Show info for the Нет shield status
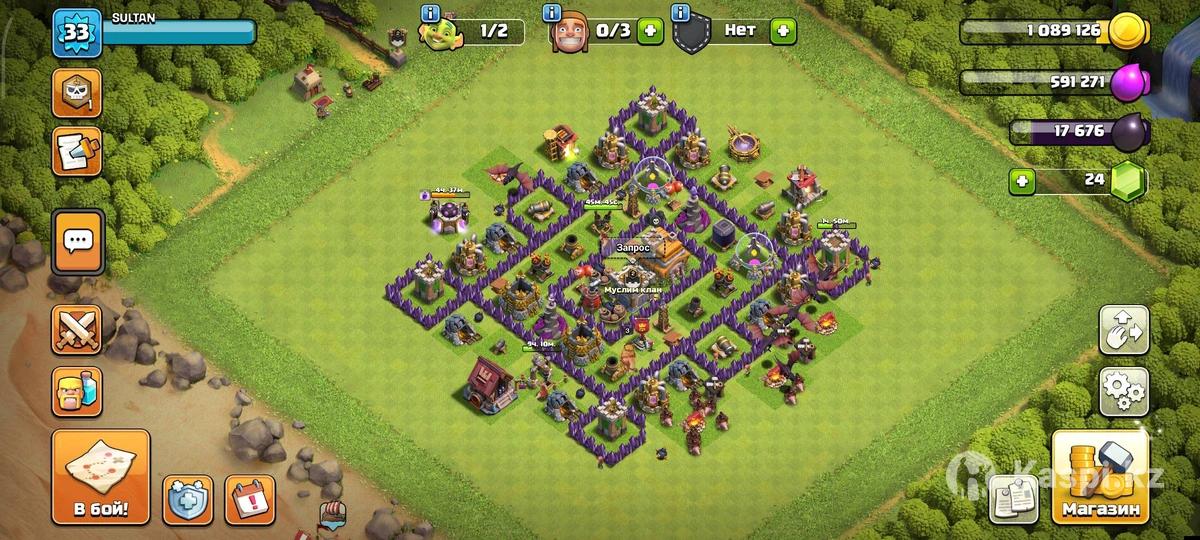Image resolution: width=1200 pixels, height=540 pixels. click(682, 13)
